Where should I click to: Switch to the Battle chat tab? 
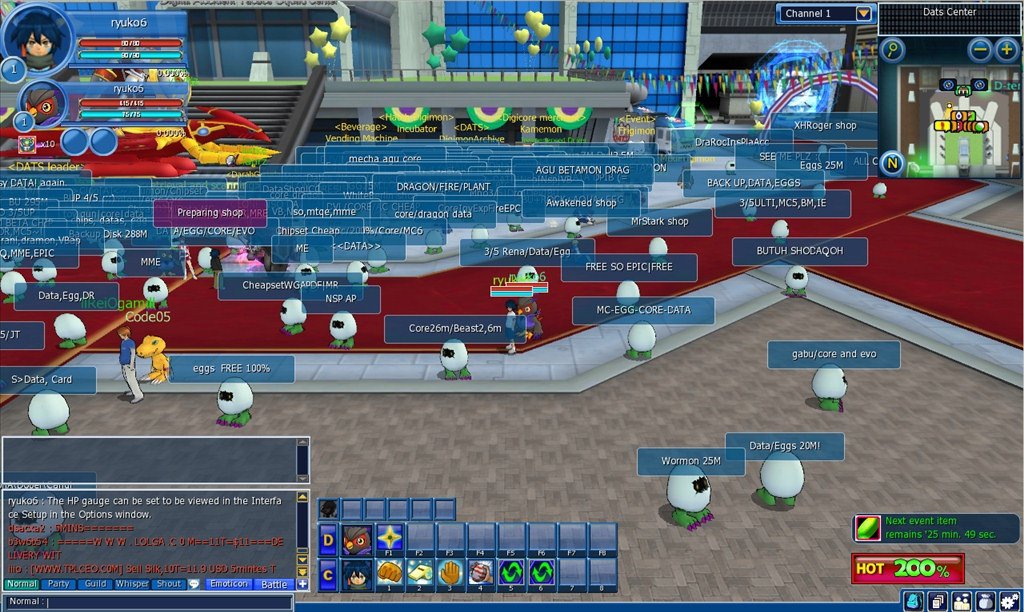point(273,584)
